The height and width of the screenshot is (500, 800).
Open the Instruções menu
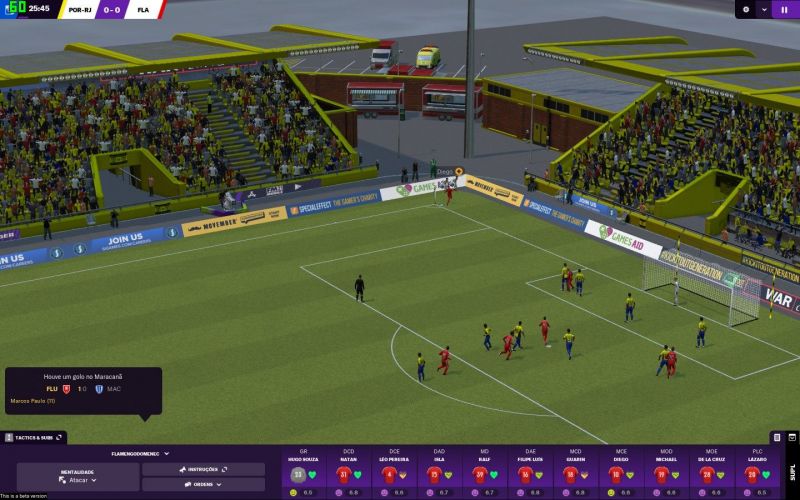pos(203,469)
